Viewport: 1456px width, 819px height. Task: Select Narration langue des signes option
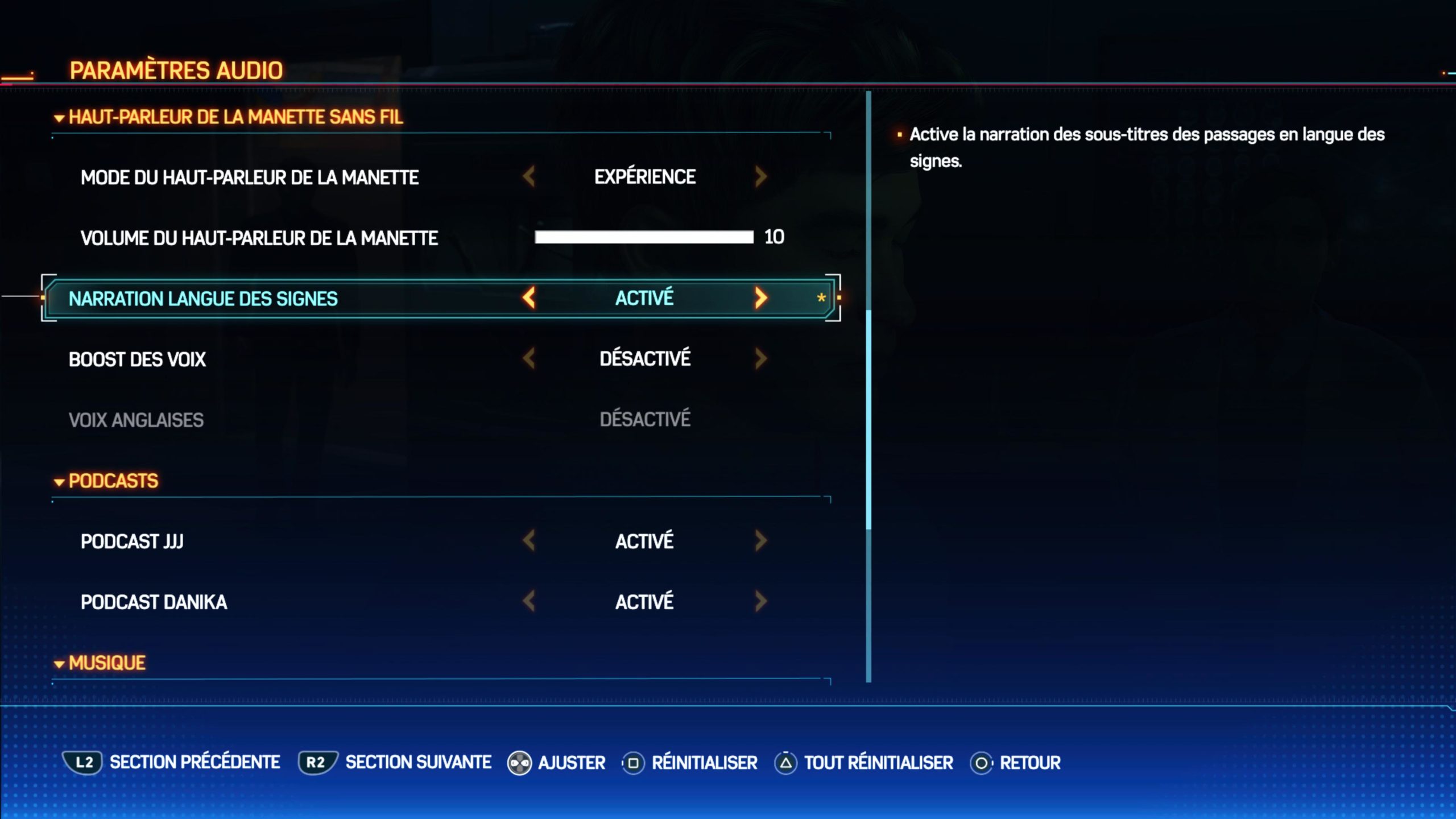(203, 299)
